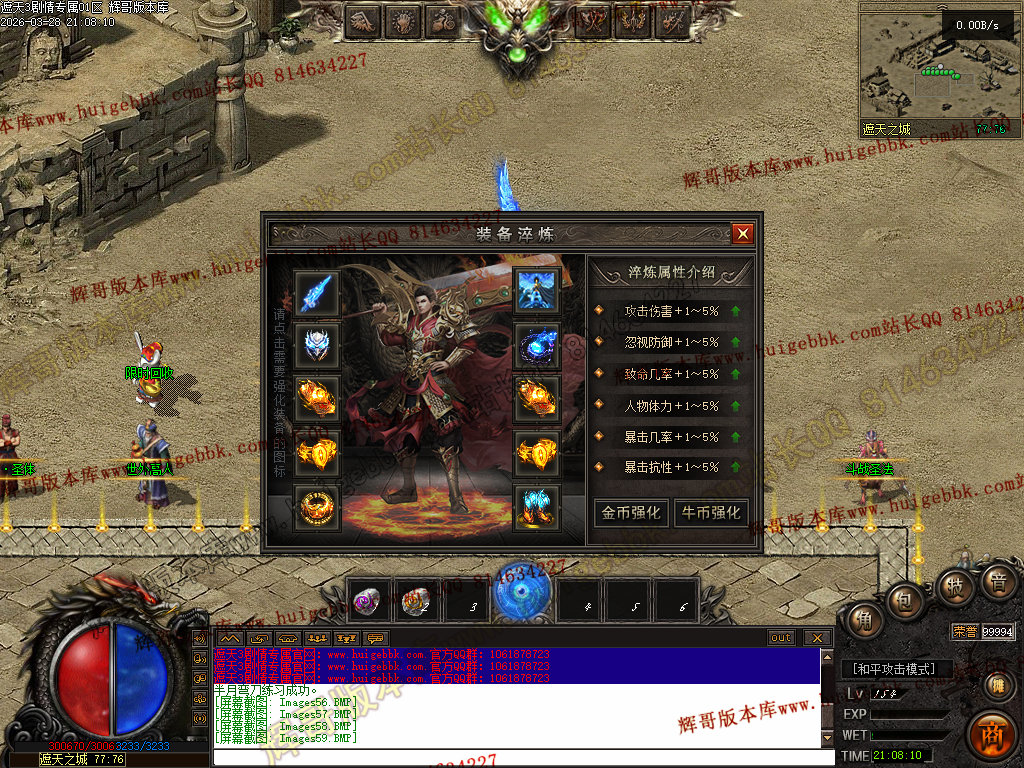Click the chat panel's out button
The width and height of the screenshot is (1024, 768).
(x=781, y=638)
